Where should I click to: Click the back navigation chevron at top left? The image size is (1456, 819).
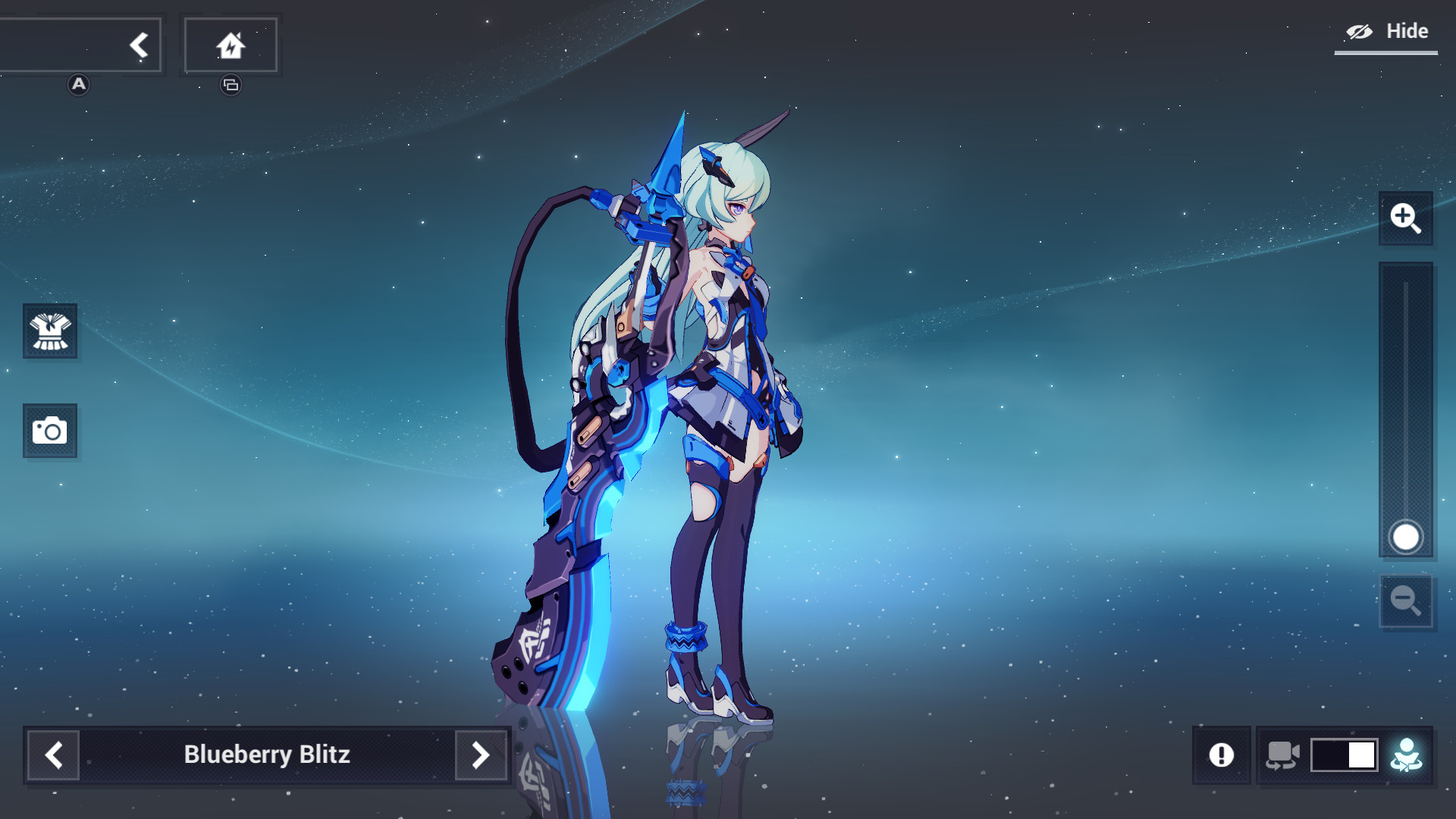pyautogui.click(x=139, y=44)
